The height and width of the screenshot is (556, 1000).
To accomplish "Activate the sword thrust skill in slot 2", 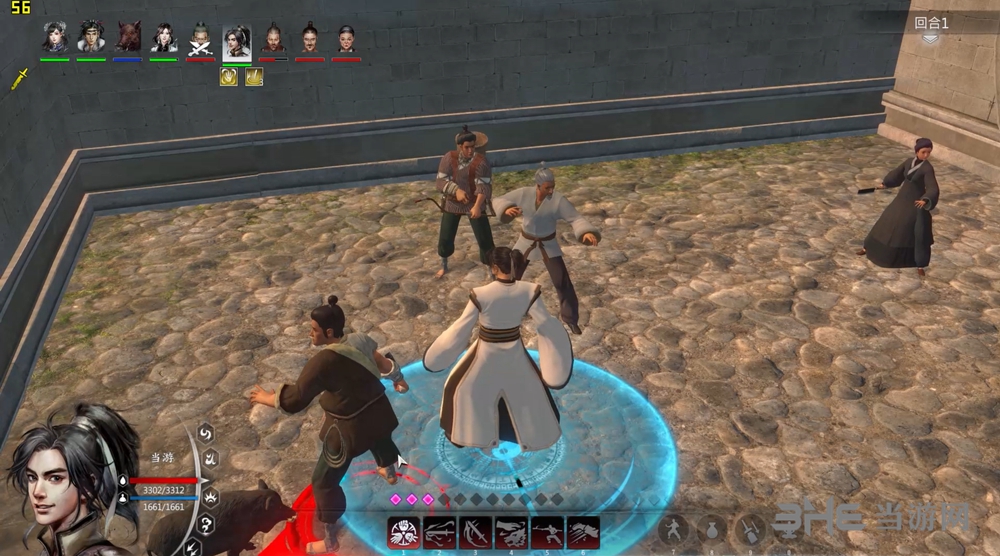I will (440, 532).
